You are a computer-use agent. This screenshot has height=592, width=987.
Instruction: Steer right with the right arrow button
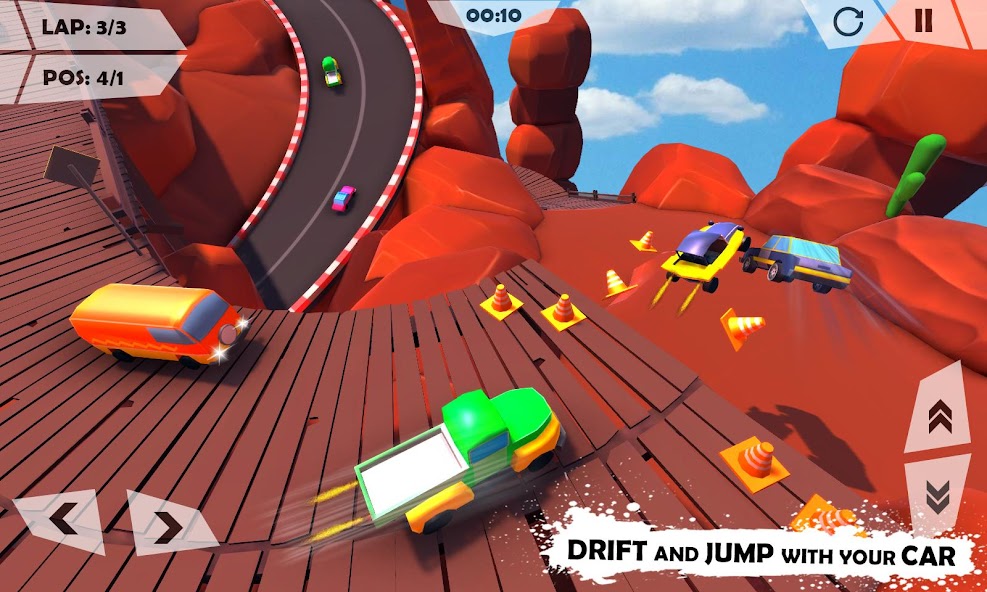tap(168, 524)
